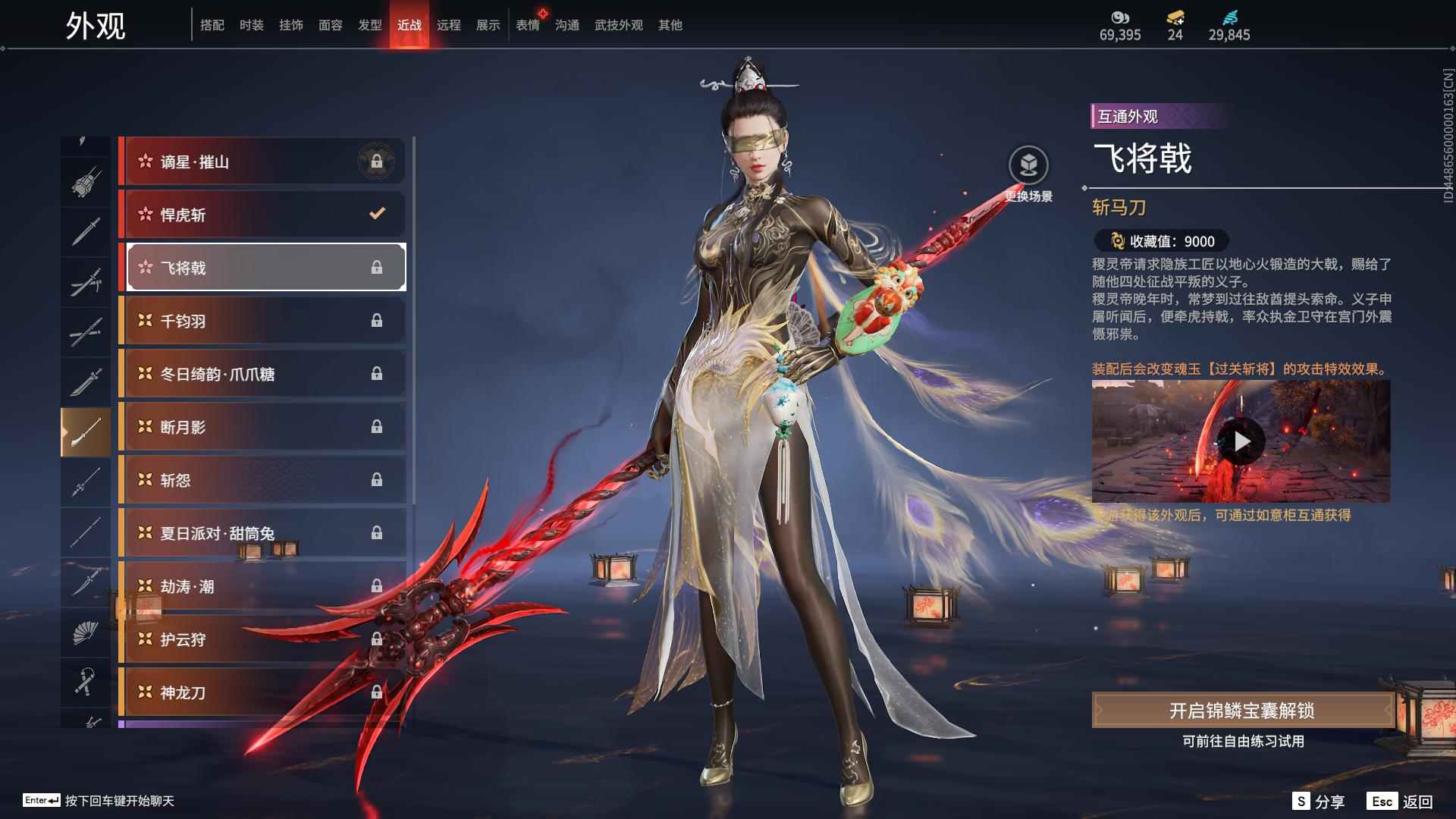Open the 挂饰 tab
This screenshot has width=1456, height=819.
tap(290, 25)
